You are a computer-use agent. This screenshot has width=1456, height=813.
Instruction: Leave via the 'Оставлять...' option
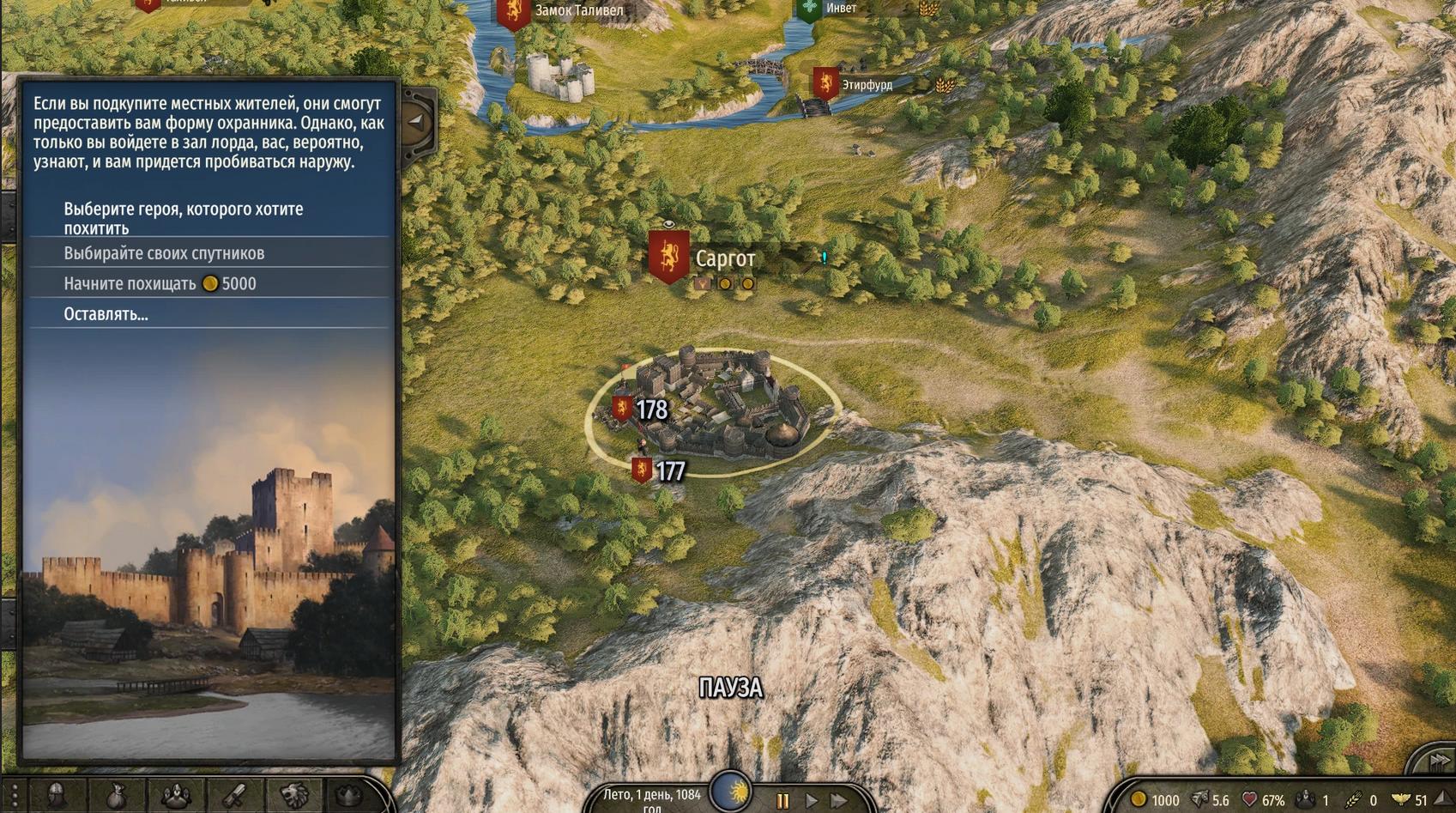[x=106, y=314]
